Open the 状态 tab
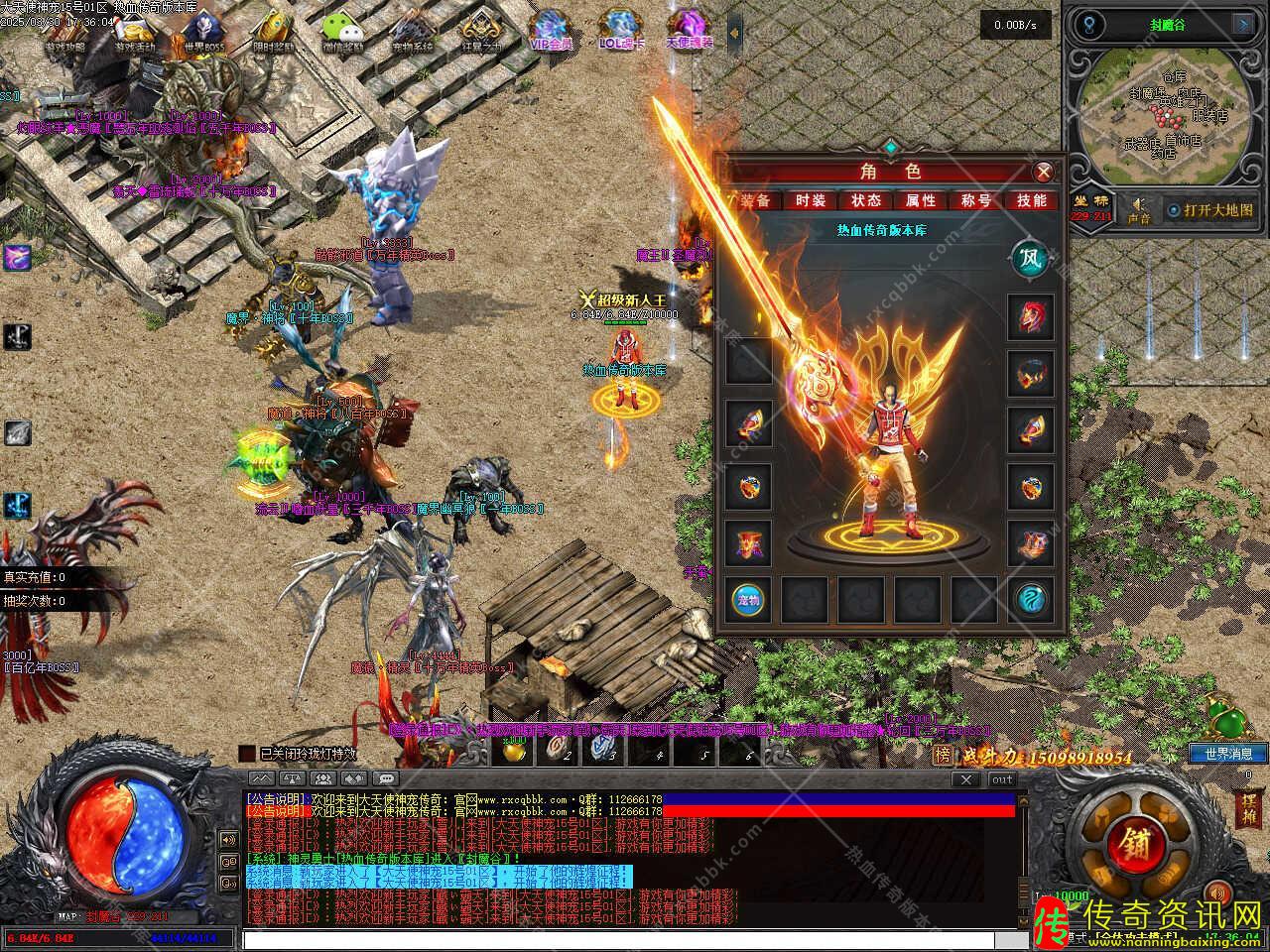Image resolution: width=1270 pixels, height=952 pixels. click(x=865, y=200)
